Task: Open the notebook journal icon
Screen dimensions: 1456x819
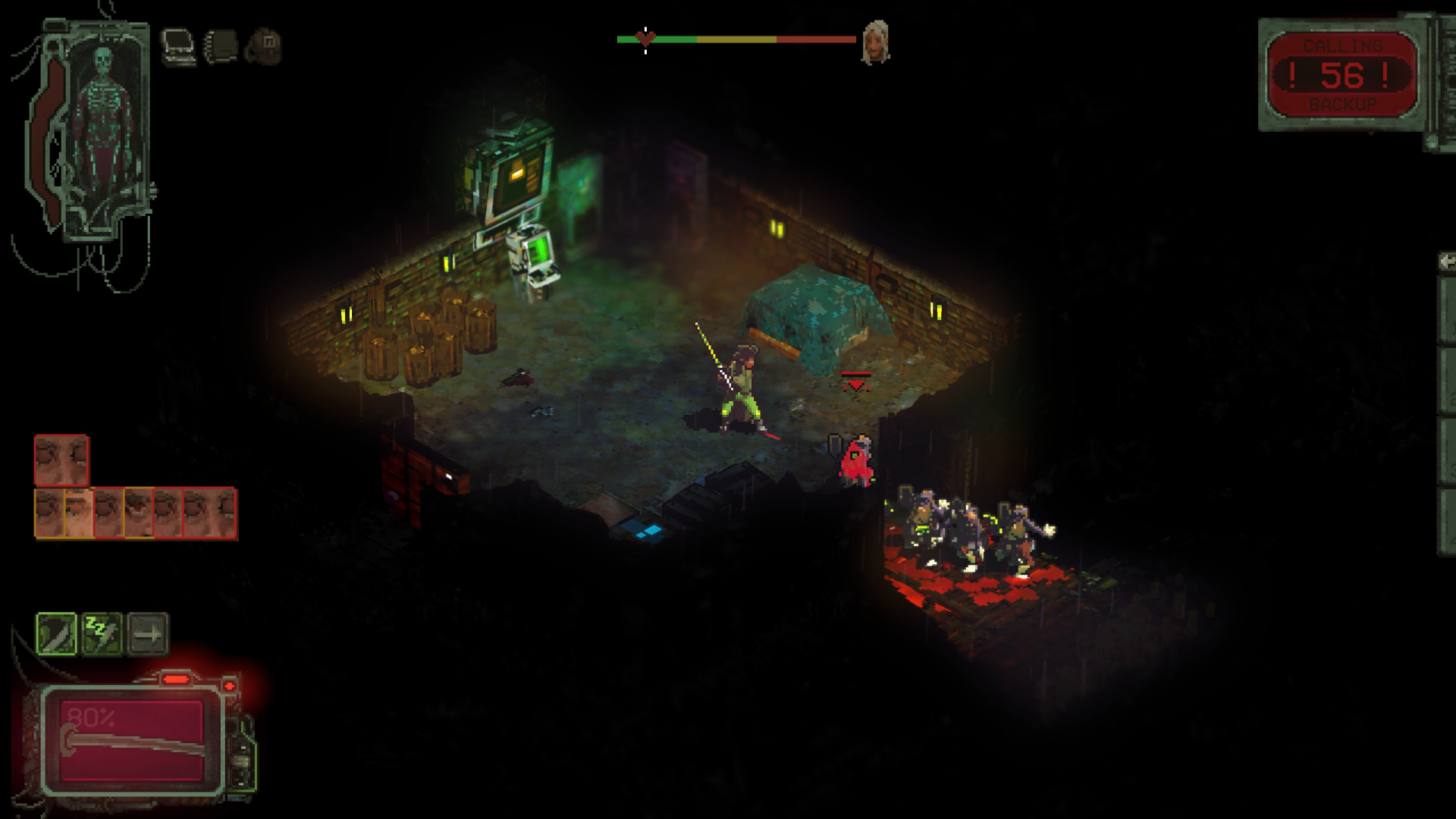Action: [x=221, y=46]
